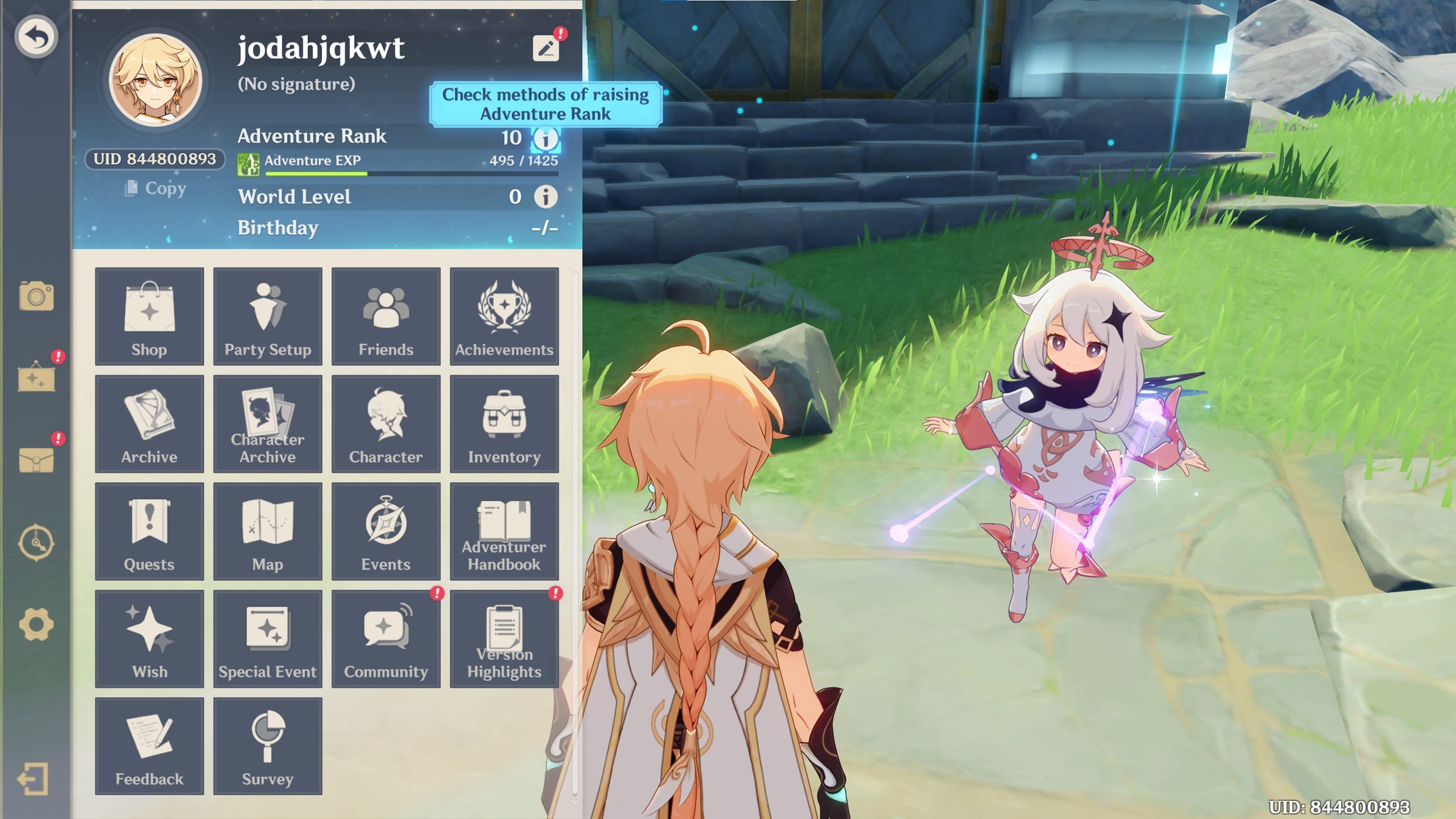Open the Feedback form

tap(149, 746)
